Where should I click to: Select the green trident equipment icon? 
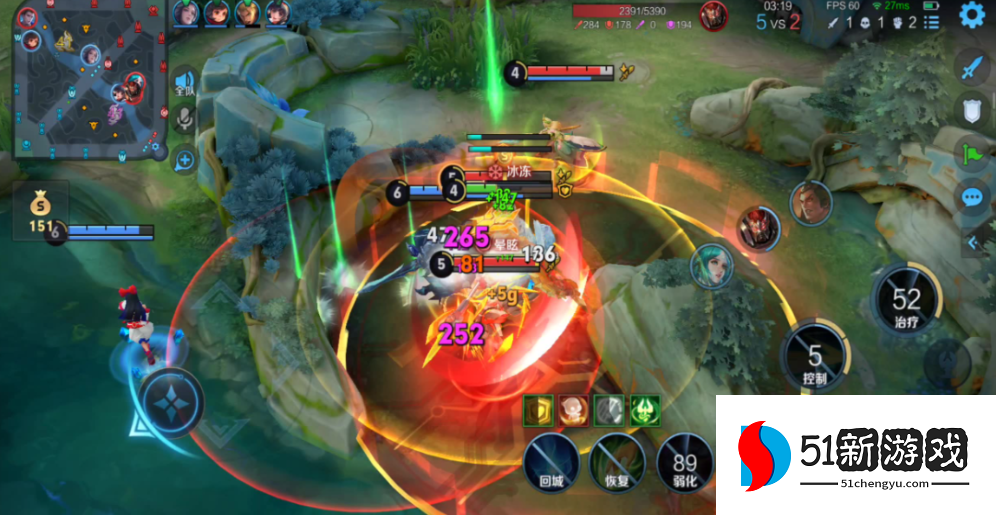pos(644,408)
